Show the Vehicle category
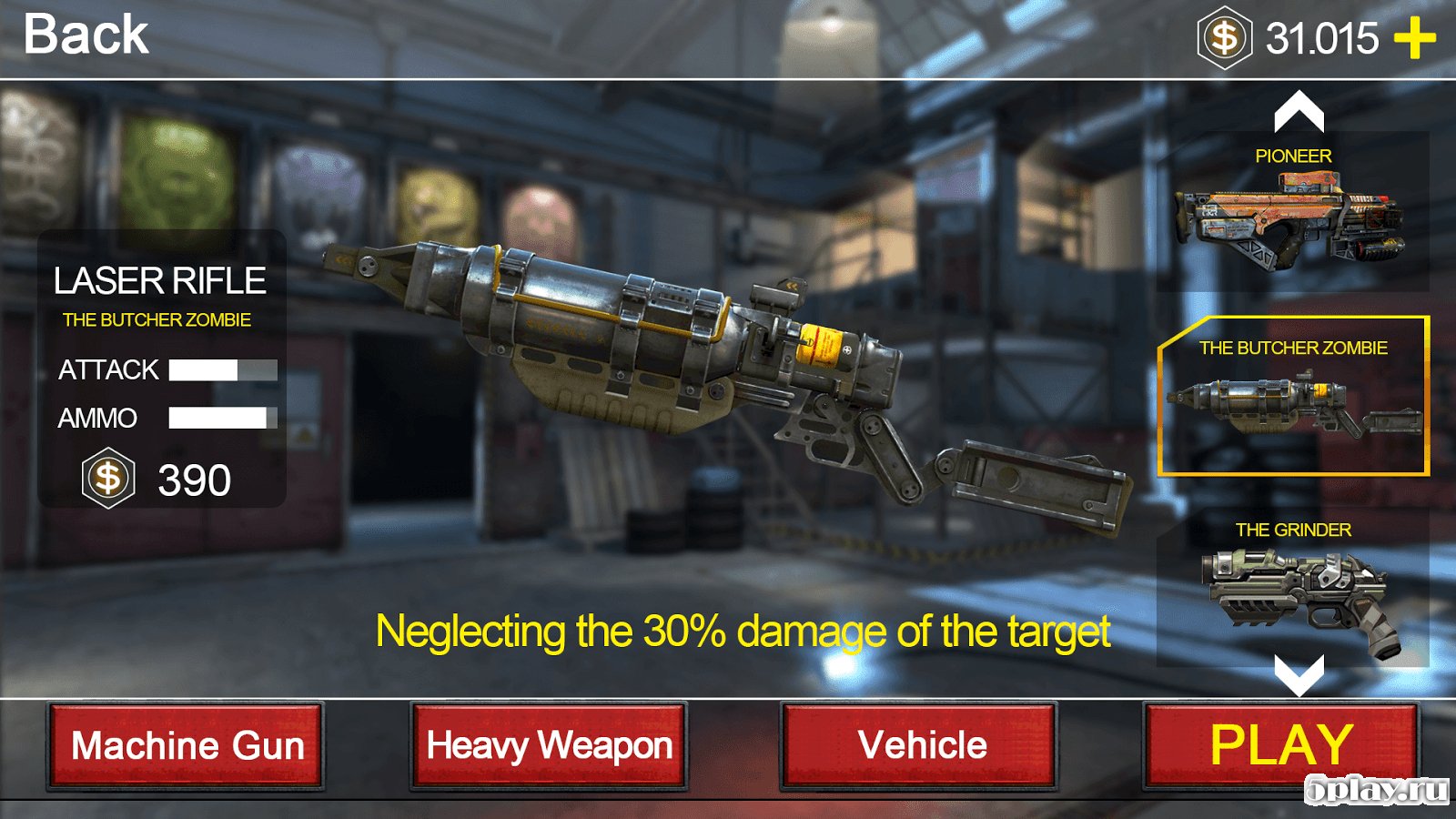 pyautogui.click(x=920, y=745)
